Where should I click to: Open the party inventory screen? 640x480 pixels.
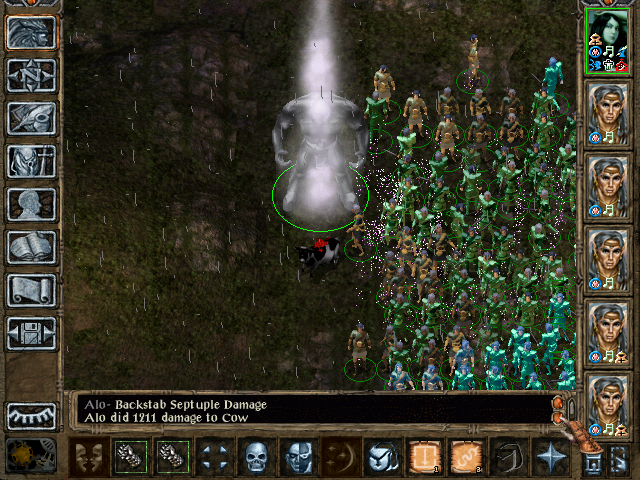click(31, 161)
